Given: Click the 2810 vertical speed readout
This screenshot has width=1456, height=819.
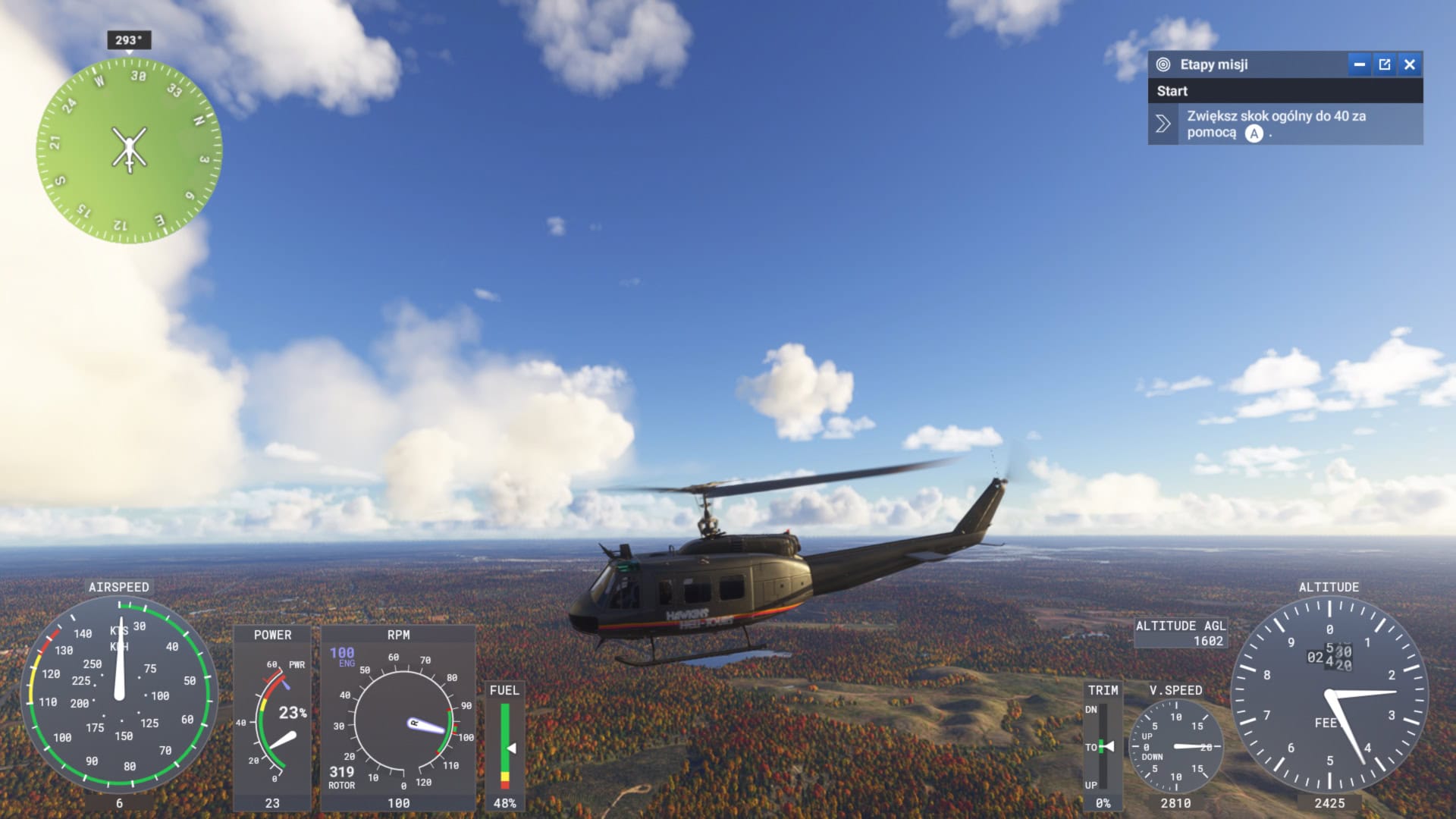Looking at the screenshot, I should [1178, 801].
